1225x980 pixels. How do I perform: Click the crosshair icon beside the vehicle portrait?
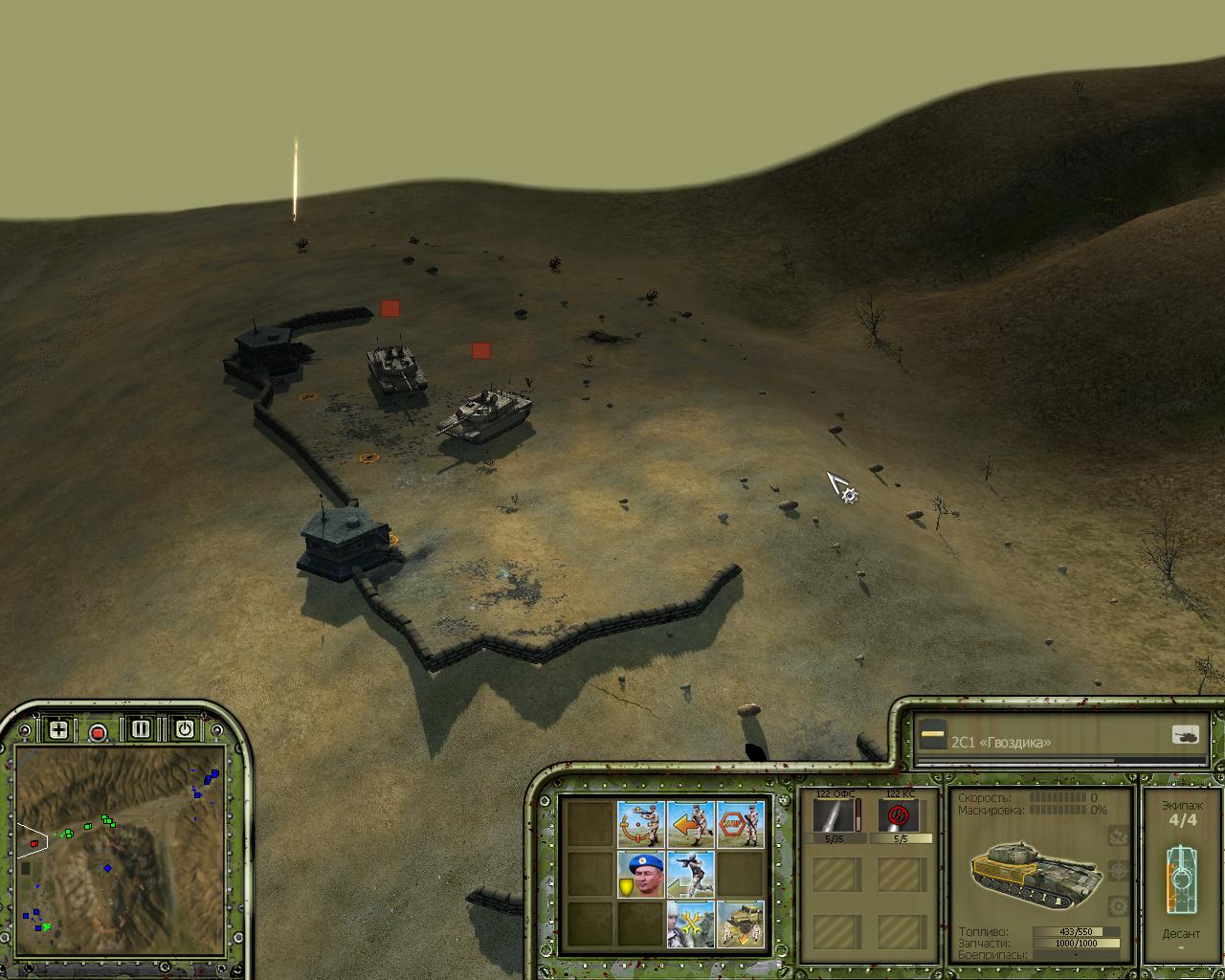(1117, 870)
